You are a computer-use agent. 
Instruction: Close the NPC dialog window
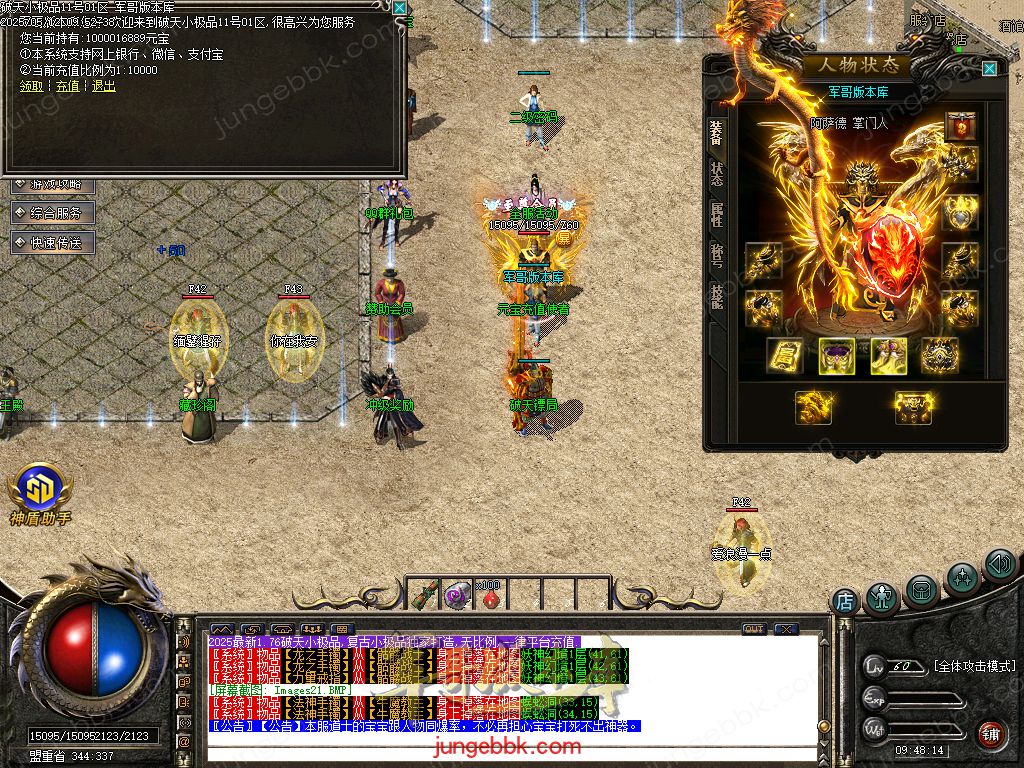click(x=399, y=8)
